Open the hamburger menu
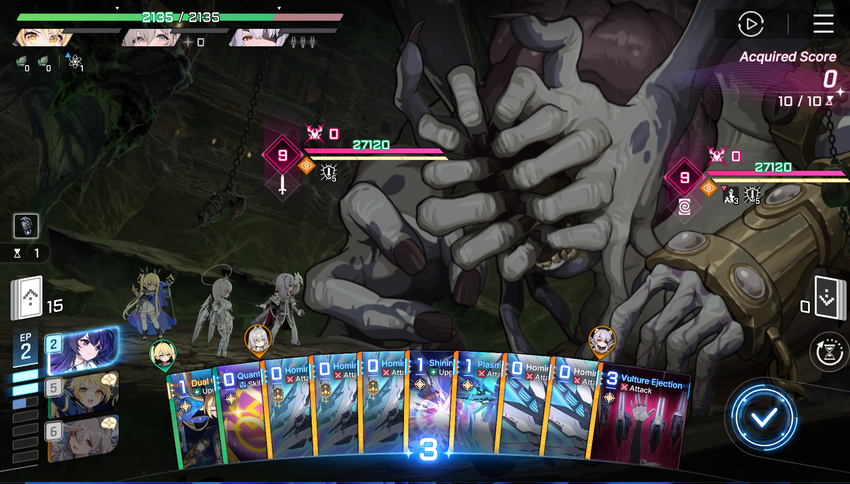The image size is (850, 484). coord(823,24)
